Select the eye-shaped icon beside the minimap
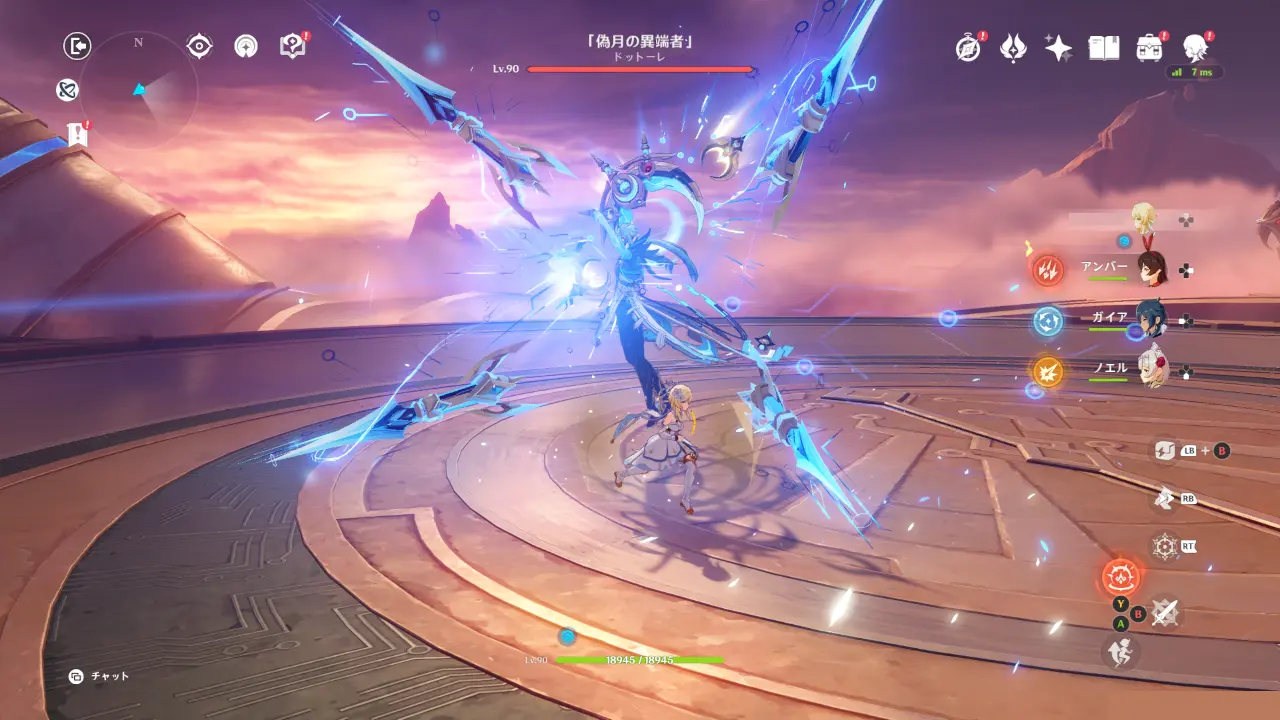Viewport: 1280px width, 720px height. pyautogui.click(x=200, y=46)
